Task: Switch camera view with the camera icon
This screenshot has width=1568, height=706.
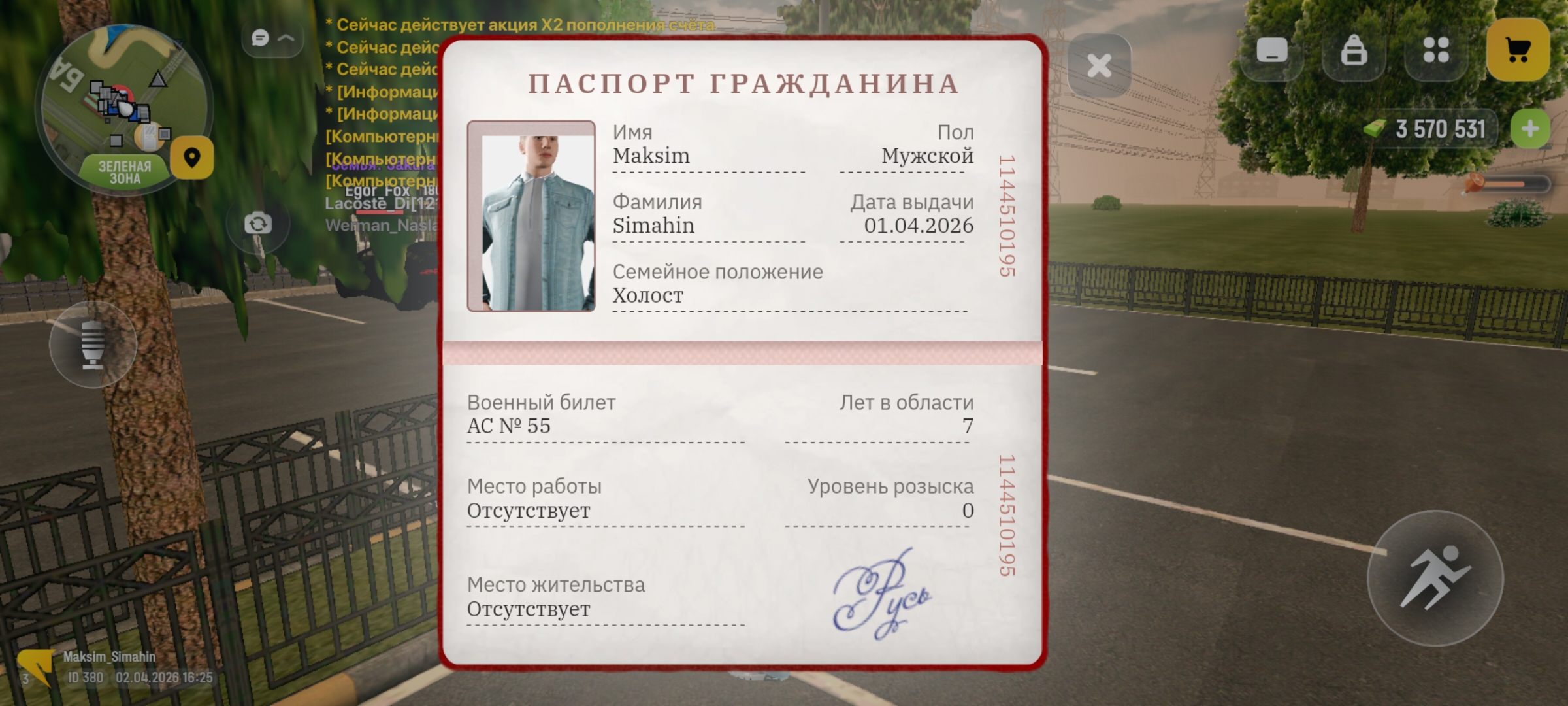Action: tap(259, 222)
